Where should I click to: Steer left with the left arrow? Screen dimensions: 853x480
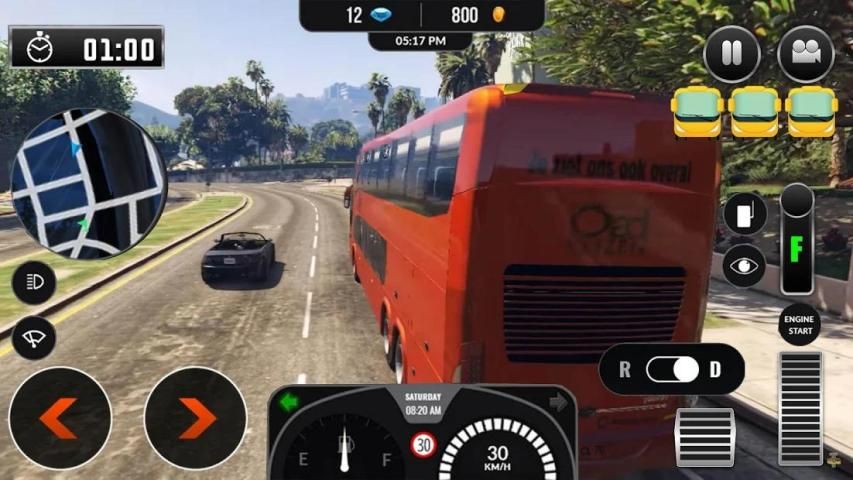pyautogui.click(x=60, y=418)
